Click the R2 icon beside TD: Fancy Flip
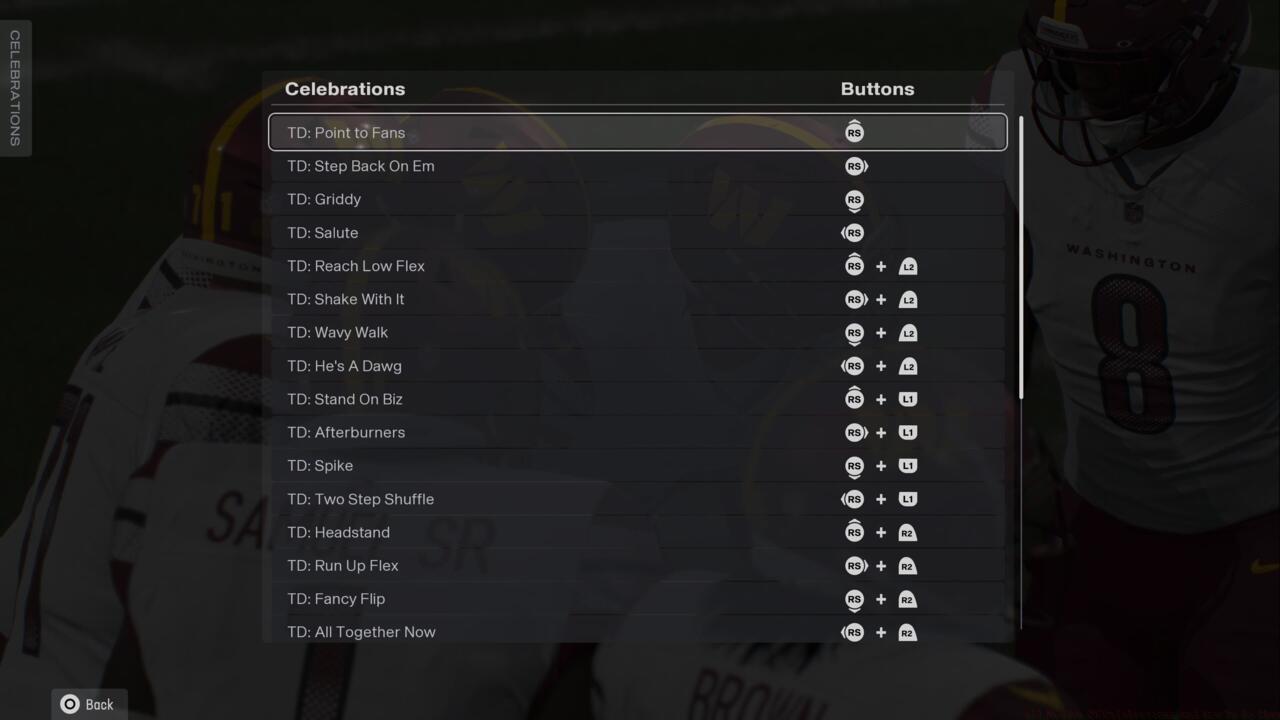 coord(908,599)
